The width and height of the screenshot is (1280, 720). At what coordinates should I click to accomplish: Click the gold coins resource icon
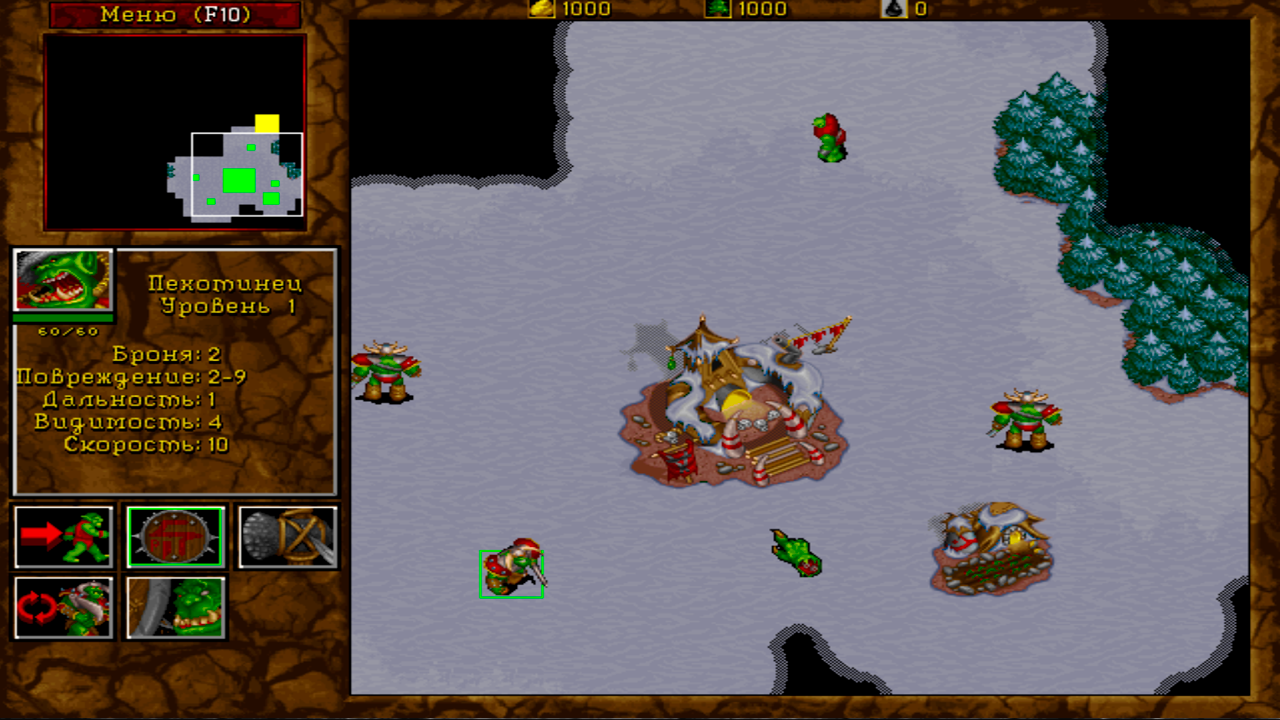(x=541, y=10)
